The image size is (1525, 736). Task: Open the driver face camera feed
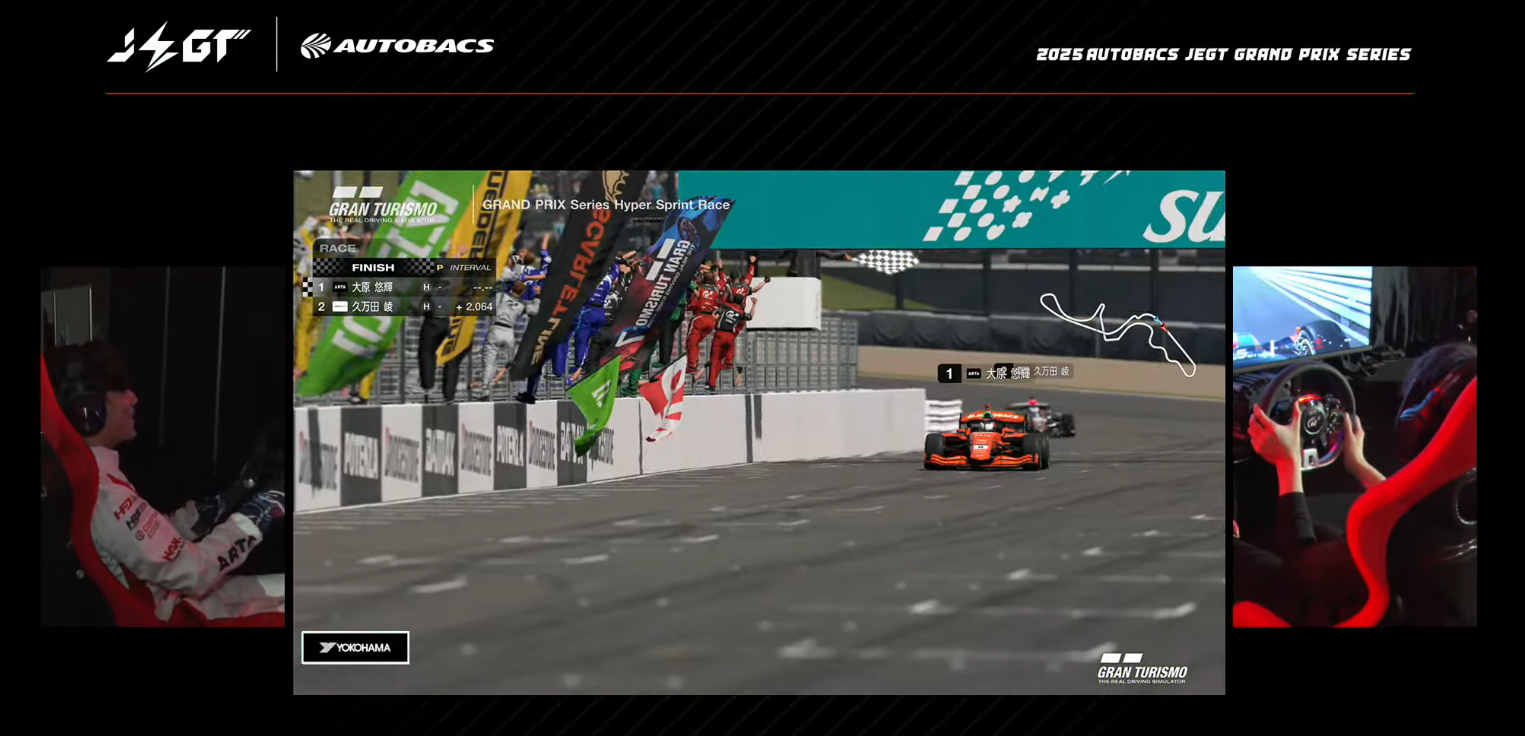163,446
